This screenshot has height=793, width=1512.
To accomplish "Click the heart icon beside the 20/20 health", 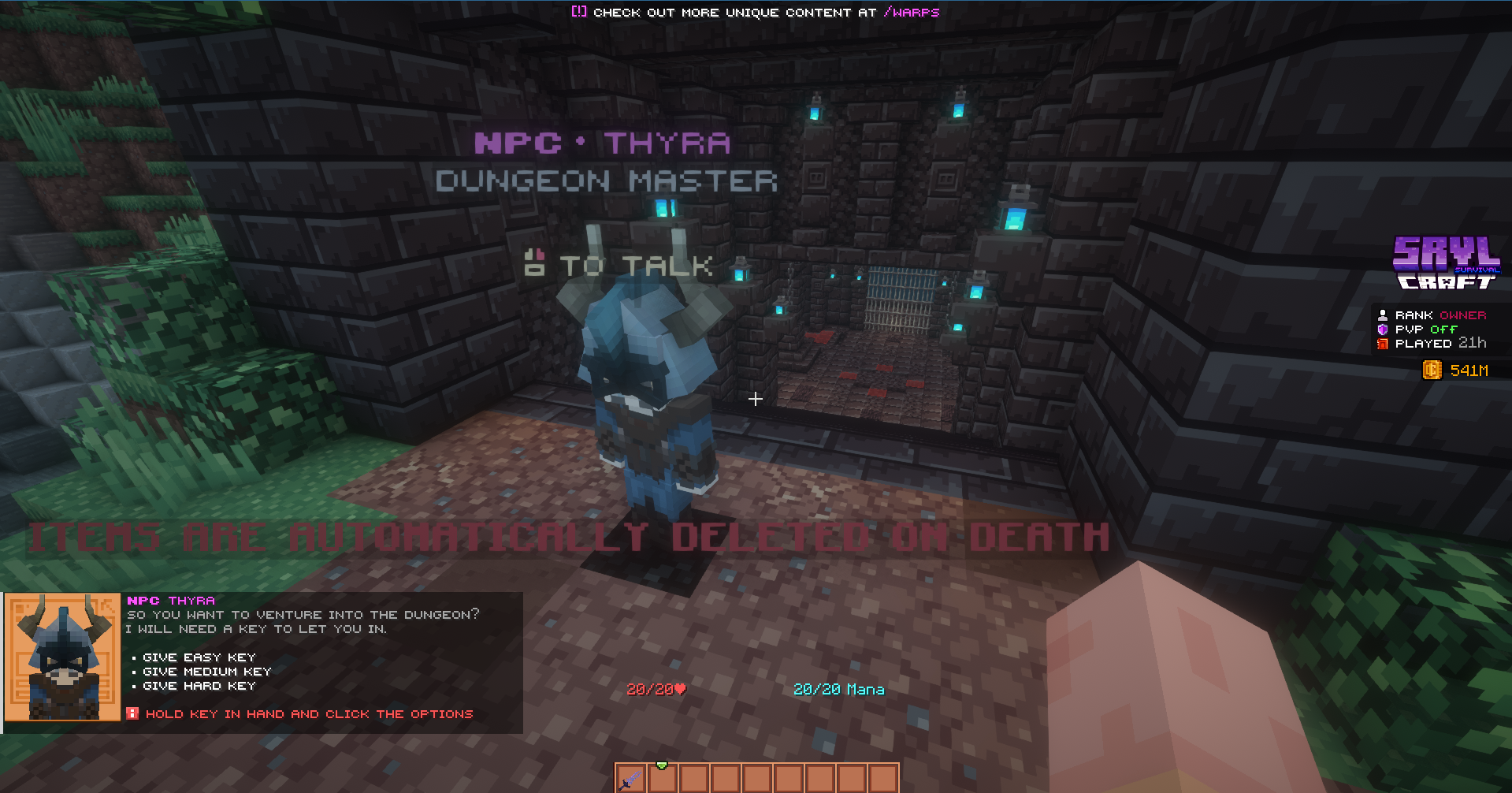I will coord(678,688).
